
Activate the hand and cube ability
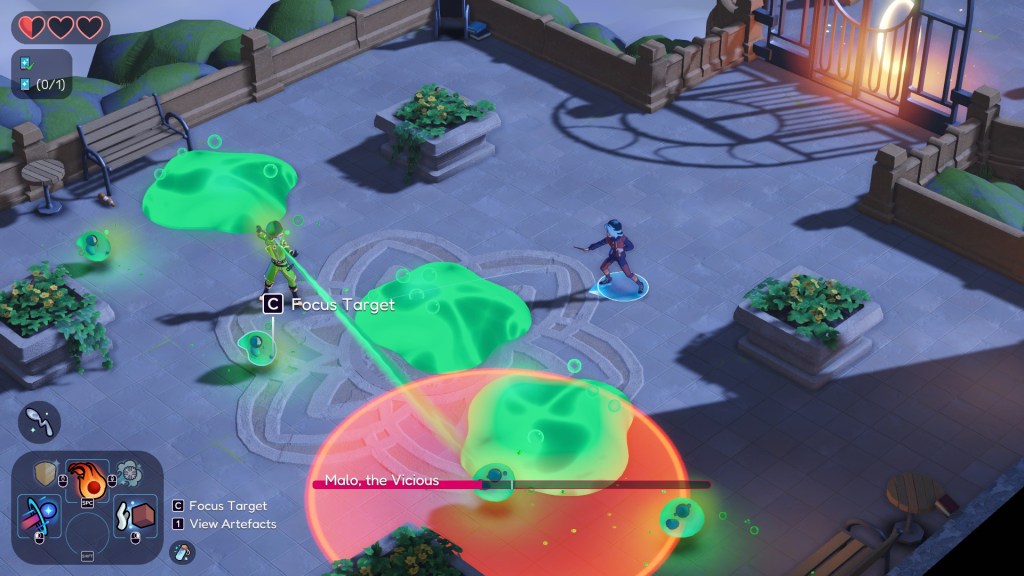point(134,516)
